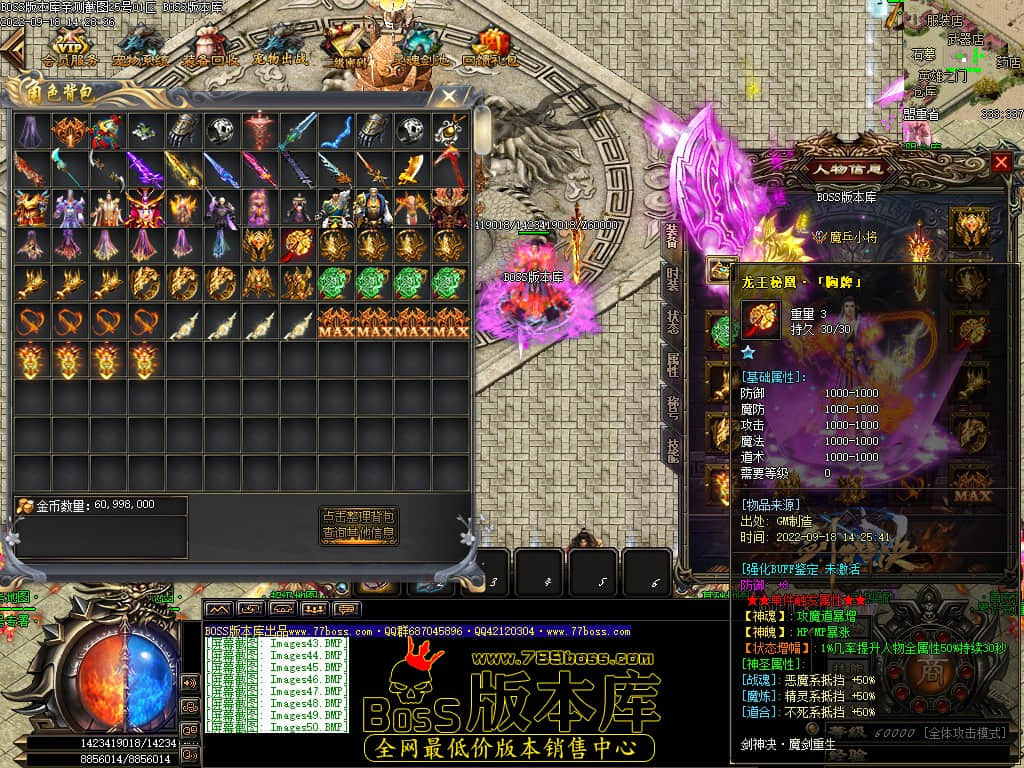Toggle the sound speaker button
The height and width of the screenshot is (768, 1024).
[189, 683]
